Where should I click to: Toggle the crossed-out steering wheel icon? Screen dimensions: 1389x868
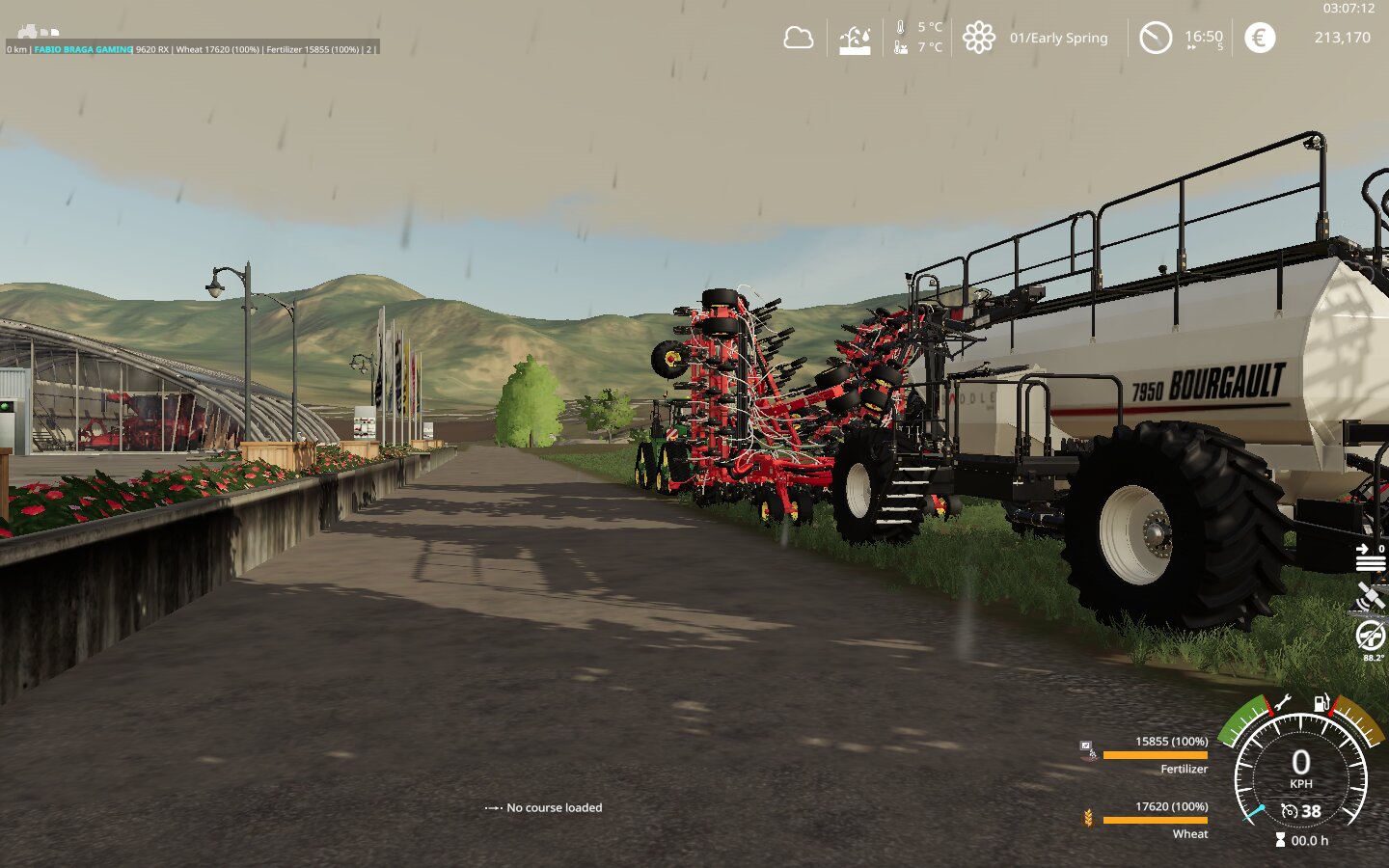coord(1370,636)
